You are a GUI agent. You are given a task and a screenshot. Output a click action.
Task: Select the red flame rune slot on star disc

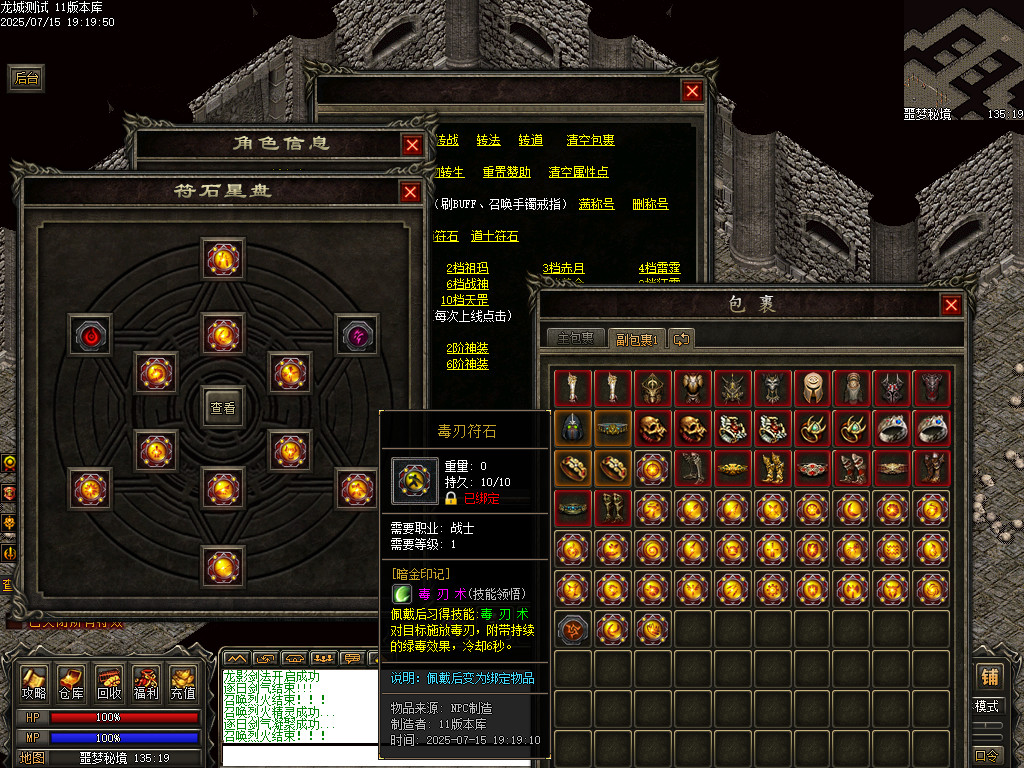point(89,334)
